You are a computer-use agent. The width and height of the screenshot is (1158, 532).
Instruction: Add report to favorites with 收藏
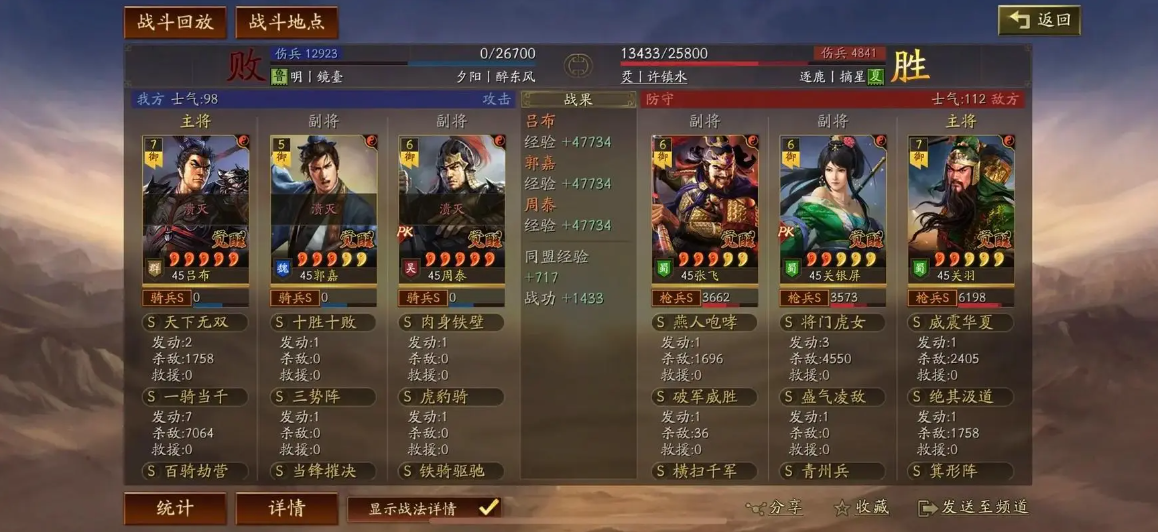tap(861, 508)
